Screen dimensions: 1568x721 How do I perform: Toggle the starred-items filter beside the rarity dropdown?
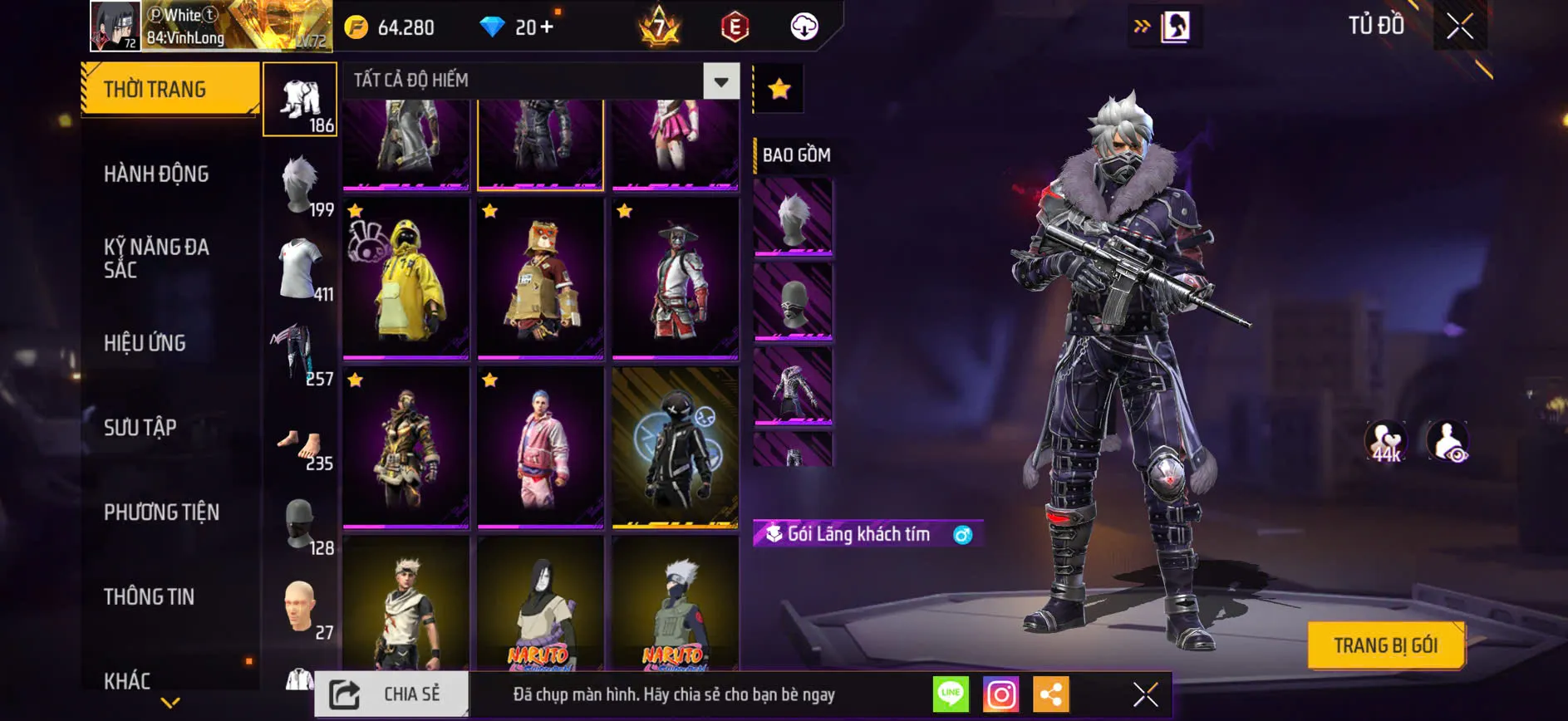coord(778,86)
